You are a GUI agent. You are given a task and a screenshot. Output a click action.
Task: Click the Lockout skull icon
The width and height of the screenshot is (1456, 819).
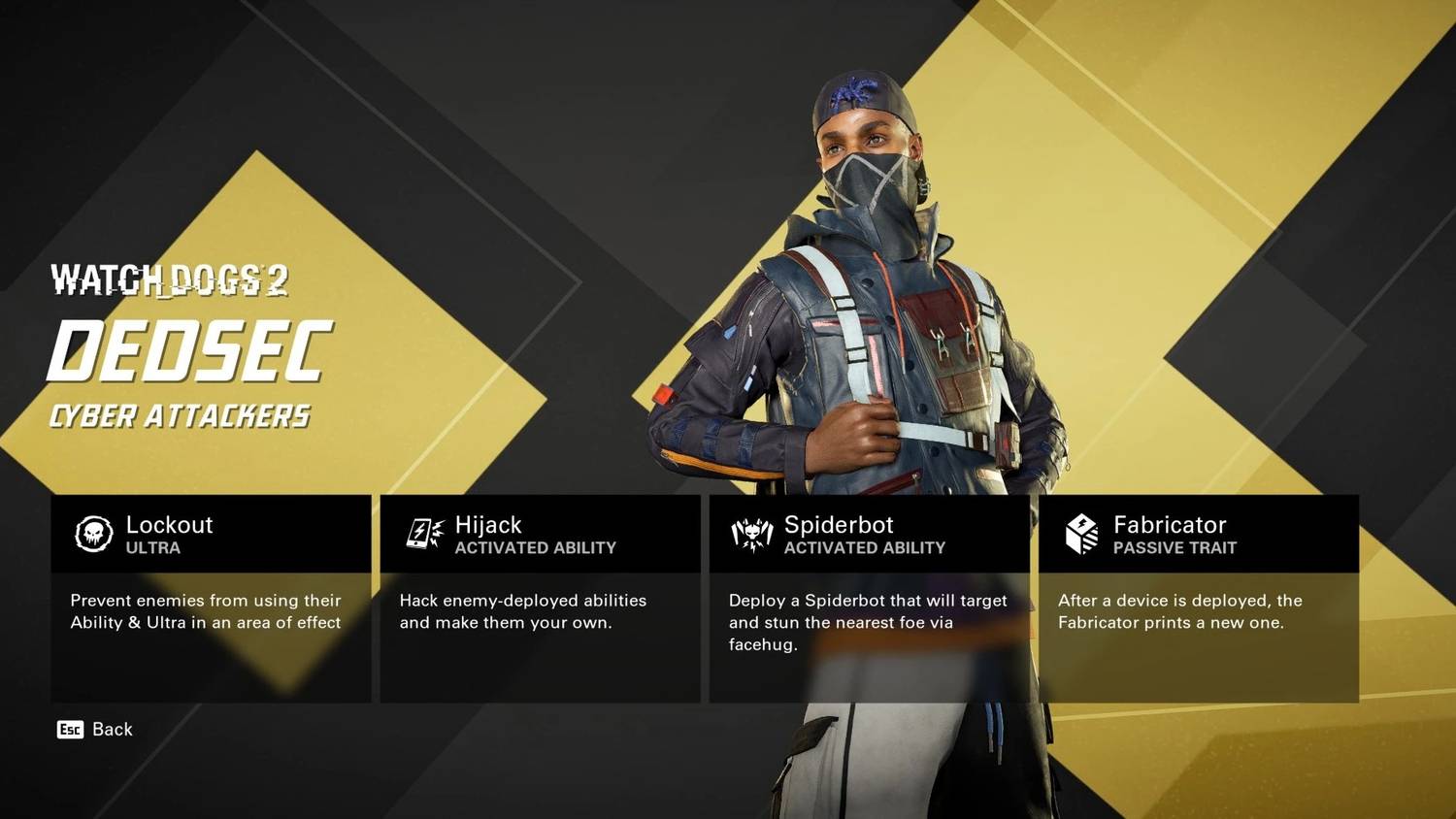click(x=94, y=535)
